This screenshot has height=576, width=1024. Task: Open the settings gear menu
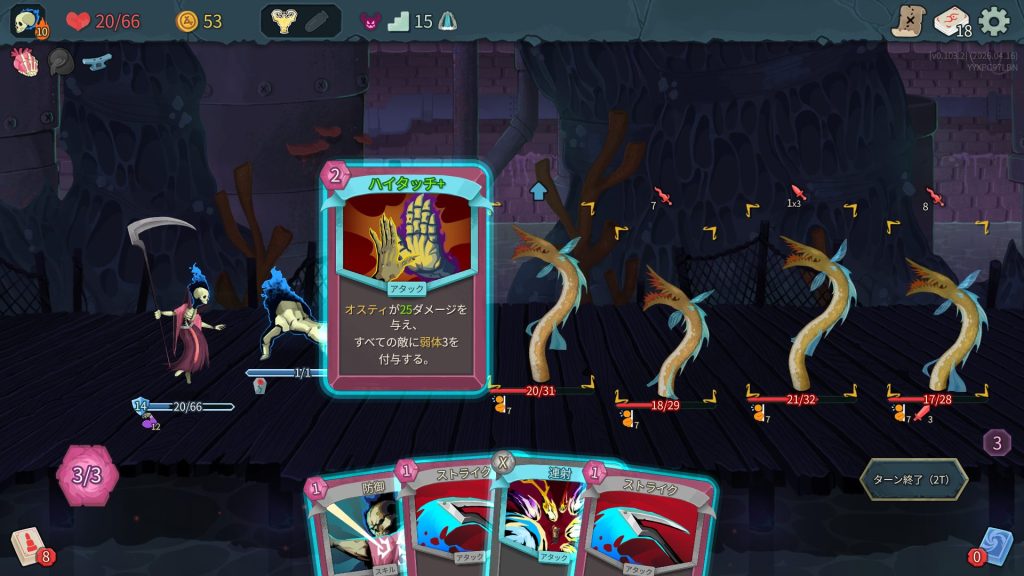pos(994,21)
